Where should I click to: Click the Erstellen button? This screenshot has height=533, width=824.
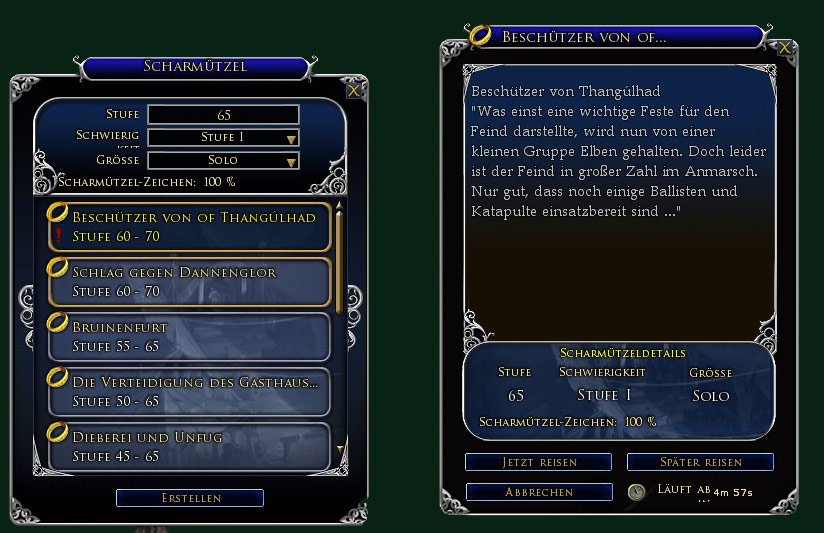[x=190, y=498]
